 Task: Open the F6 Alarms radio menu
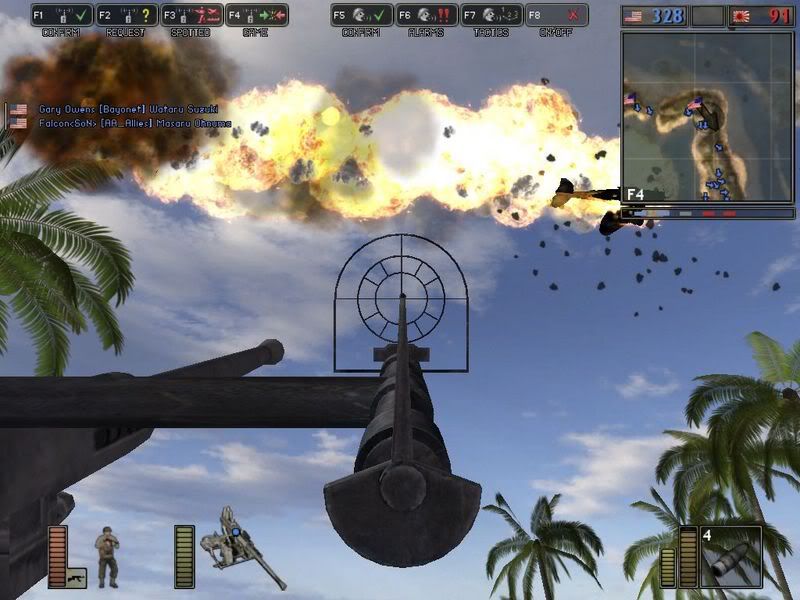426,16
